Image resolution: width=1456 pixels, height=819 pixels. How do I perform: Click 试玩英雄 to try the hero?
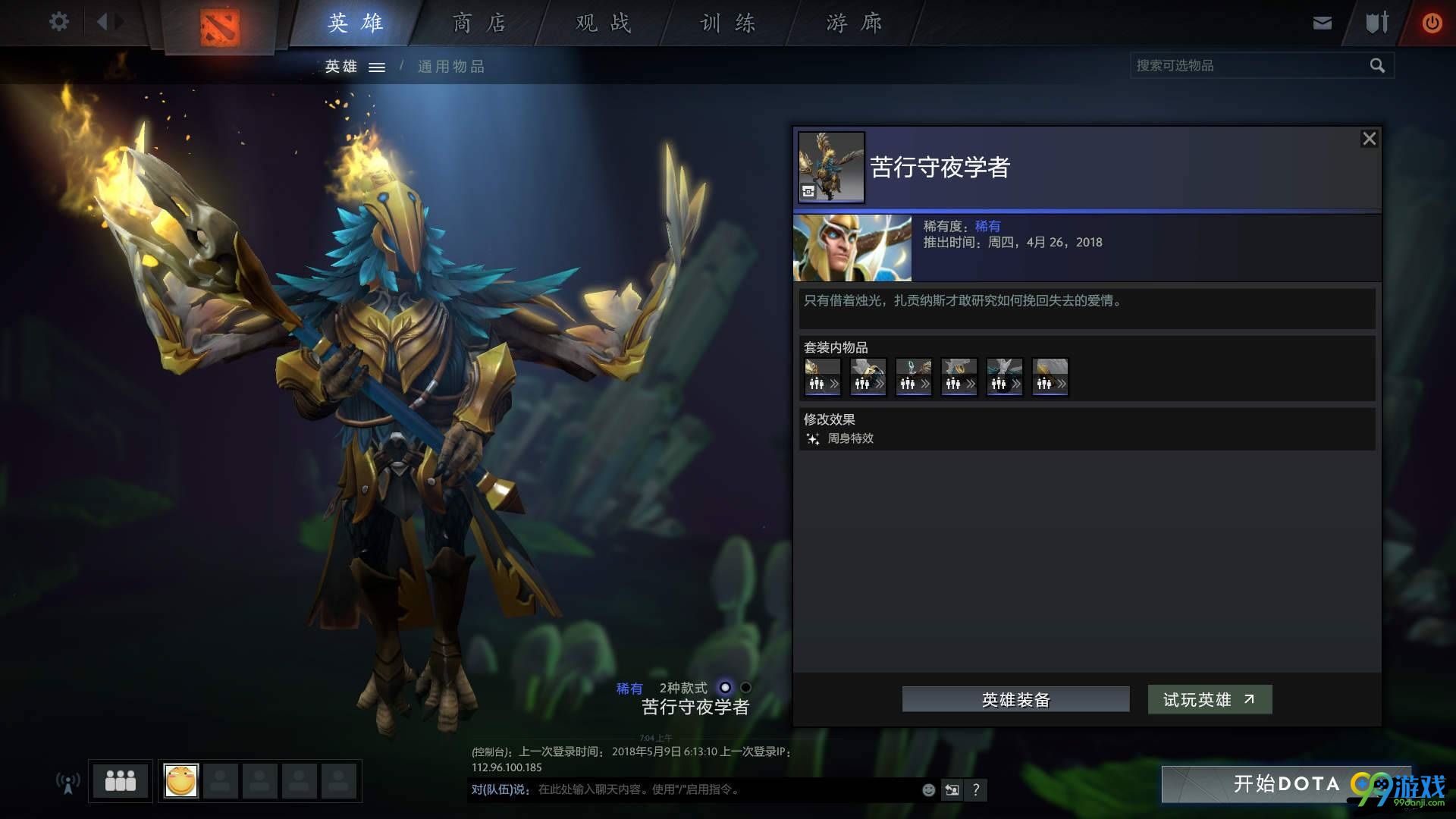click(x=1209, y=699)
